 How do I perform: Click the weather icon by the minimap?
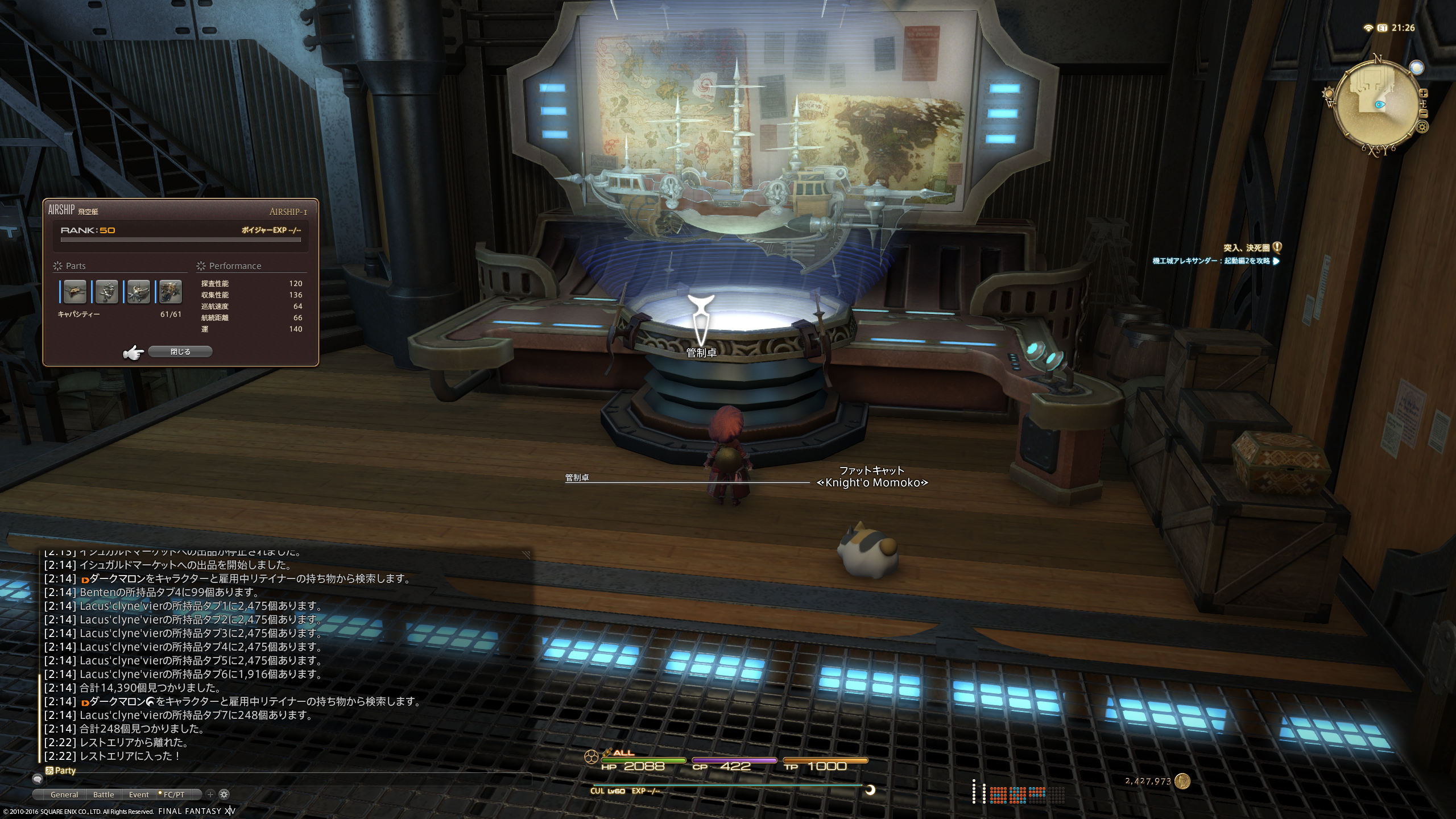click(x=1416, y=67)
